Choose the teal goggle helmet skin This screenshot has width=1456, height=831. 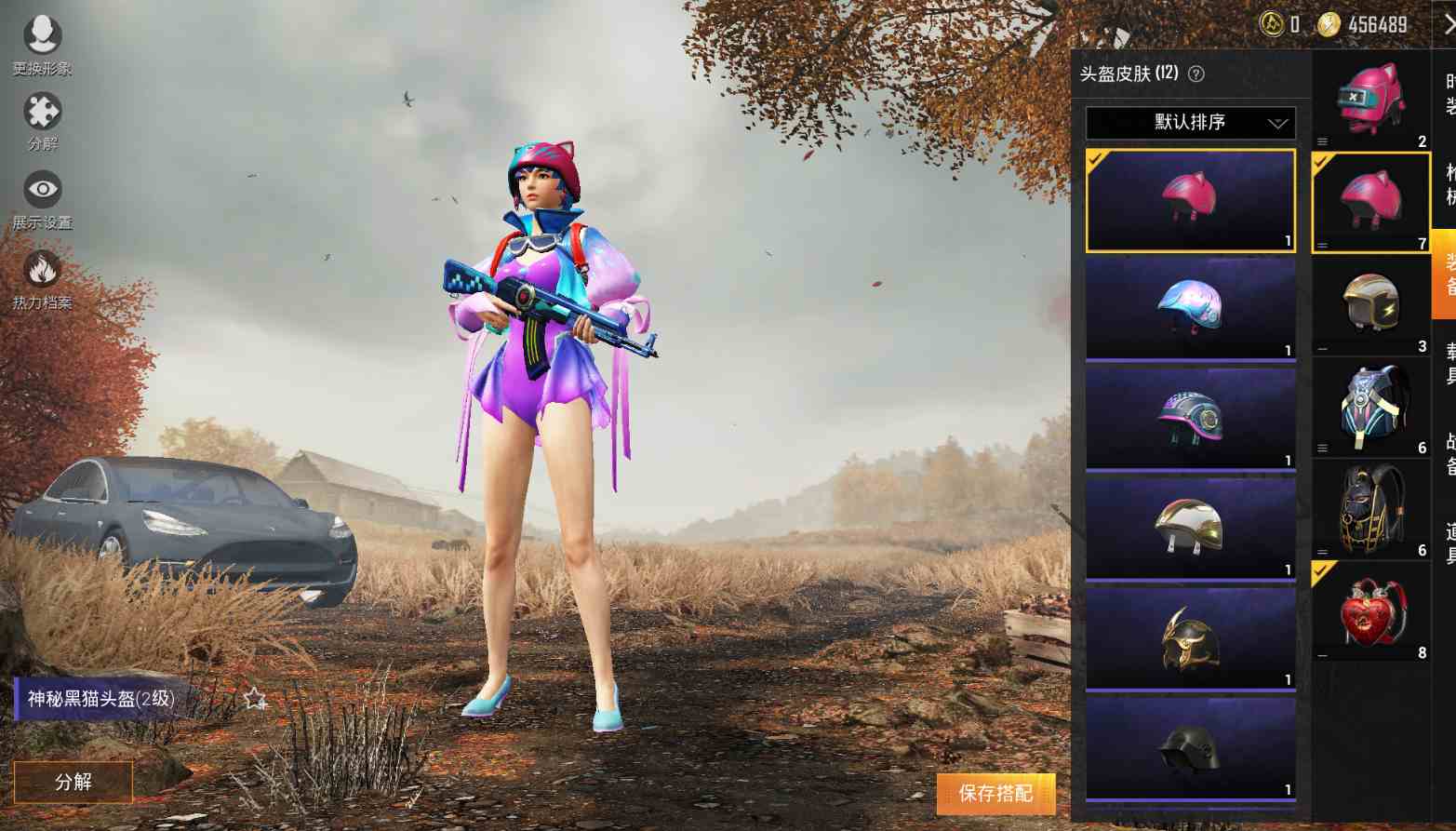1190,417
